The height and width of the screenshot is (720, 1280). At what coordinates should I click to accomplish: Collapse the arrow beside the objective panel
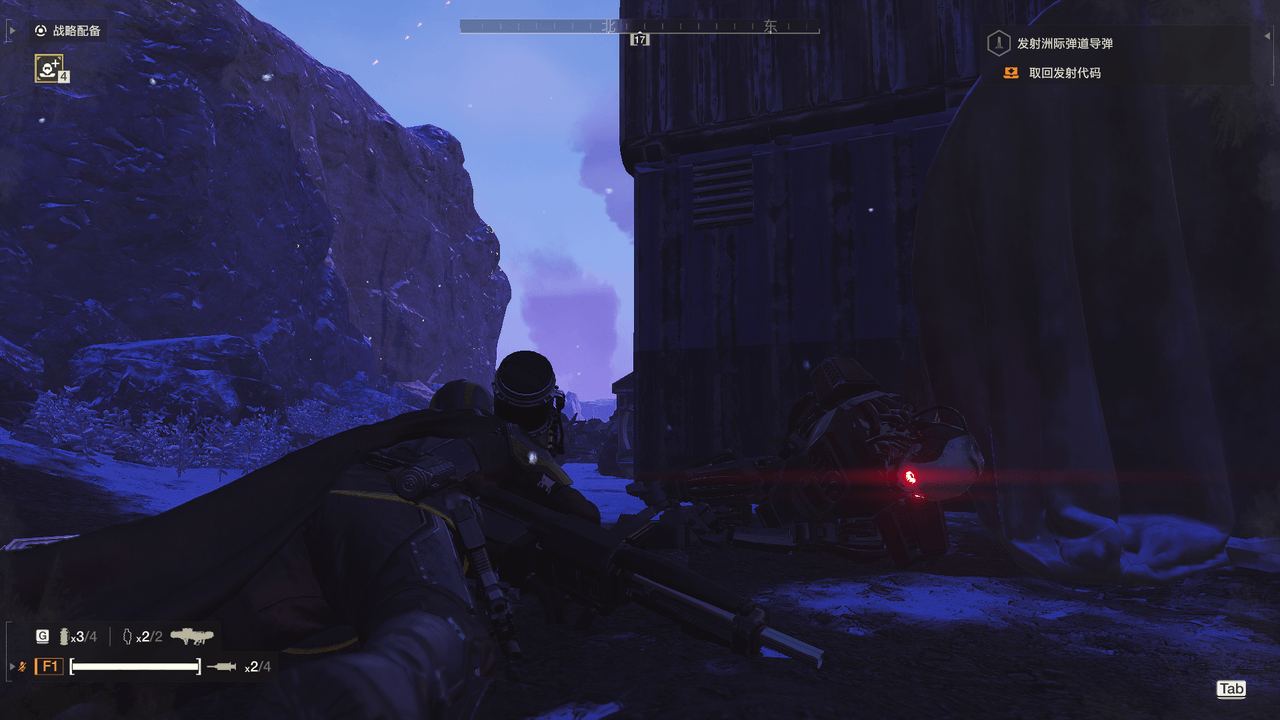point(1267,36)
